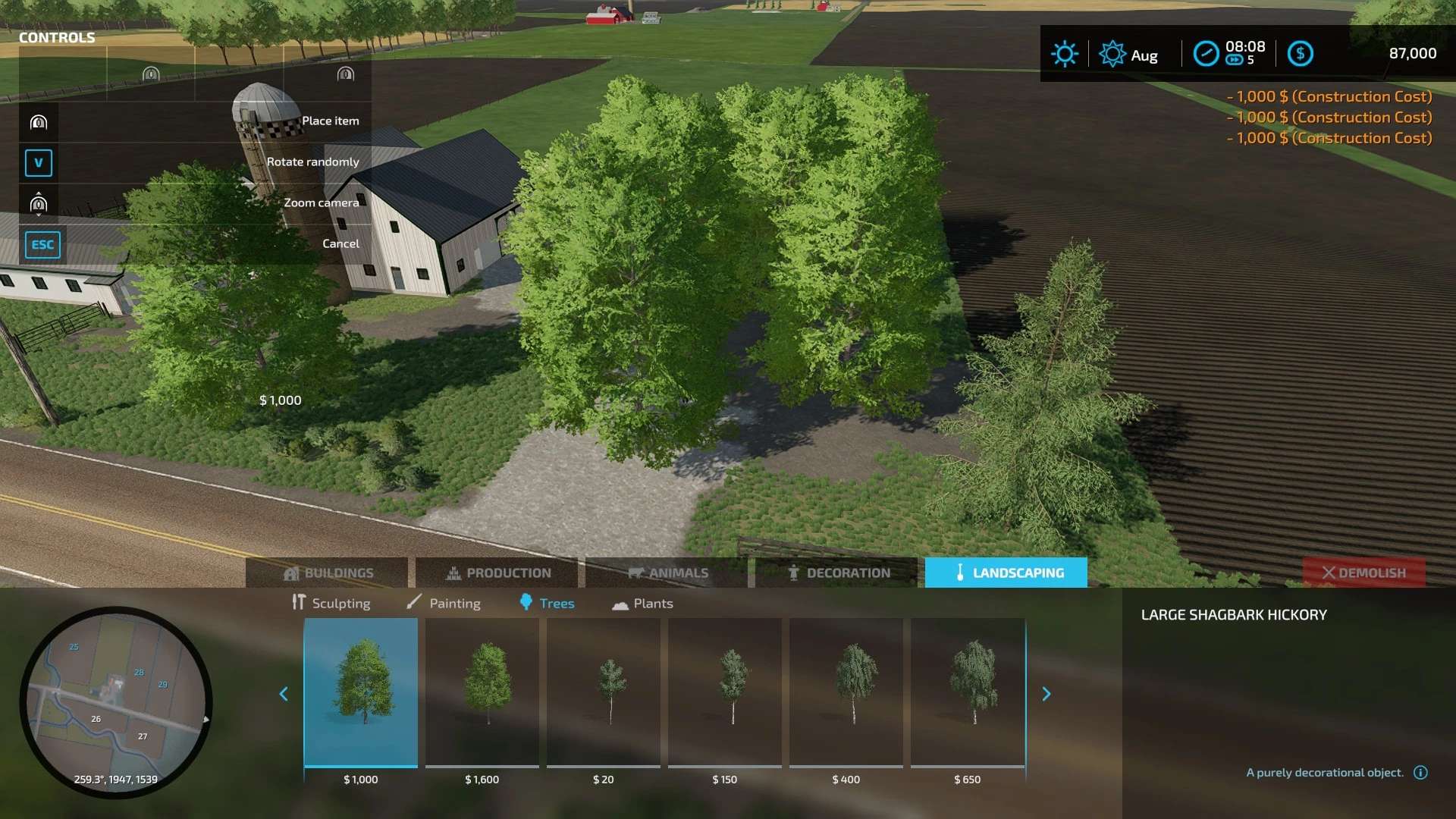Viewport: 1456px width, 819px height.
Task: Open the Painting subcategory
Action: pos(444,603)
